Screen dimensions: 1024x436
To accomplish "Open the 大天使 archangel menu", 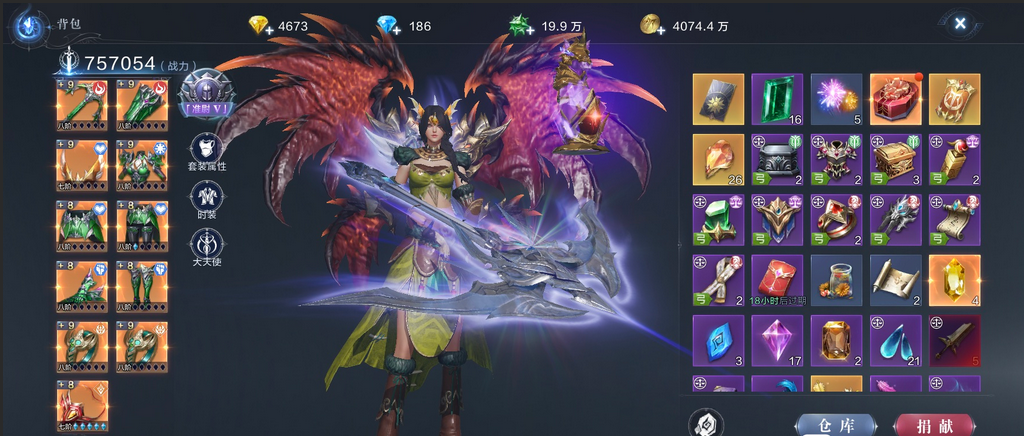I will (206, 245).
